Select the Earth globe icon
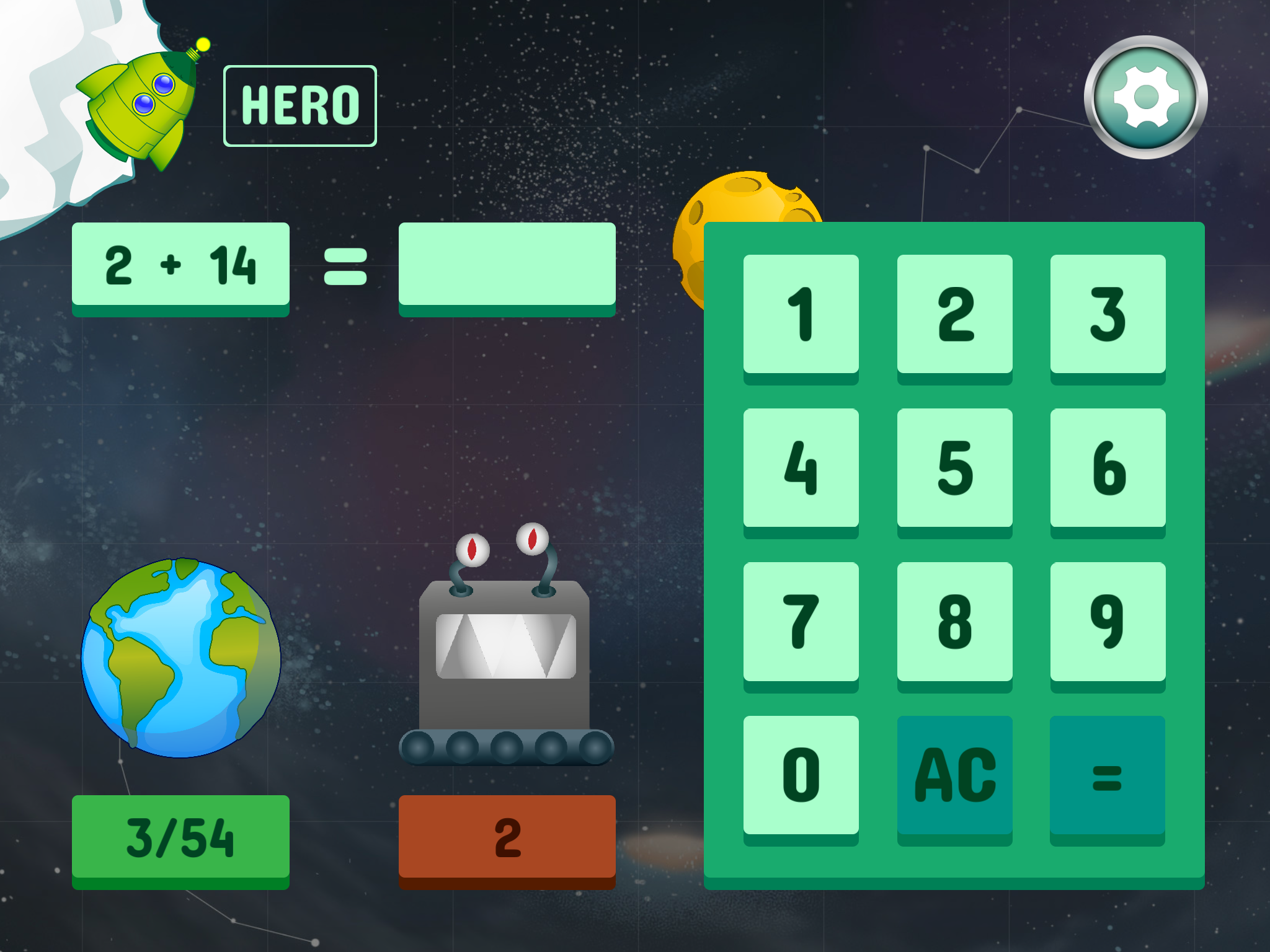The height and width of the screenshot is (952, 1270). (x=180, y=657)
